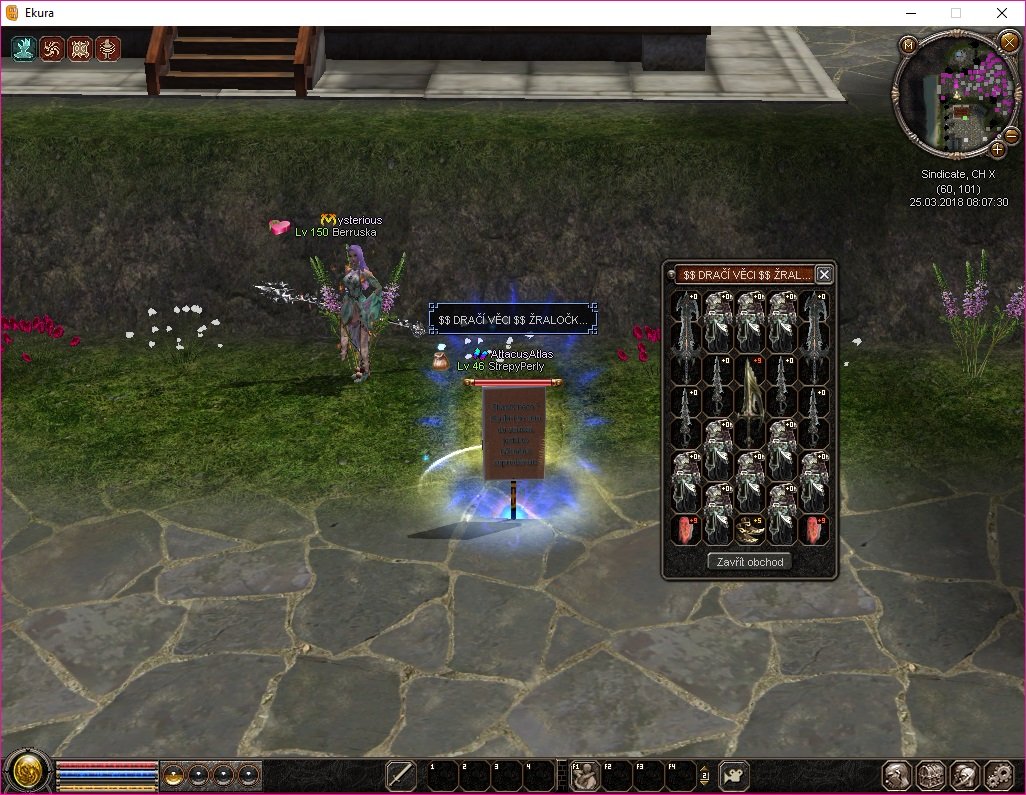Click on the circular minimap

tap(957, 94)
